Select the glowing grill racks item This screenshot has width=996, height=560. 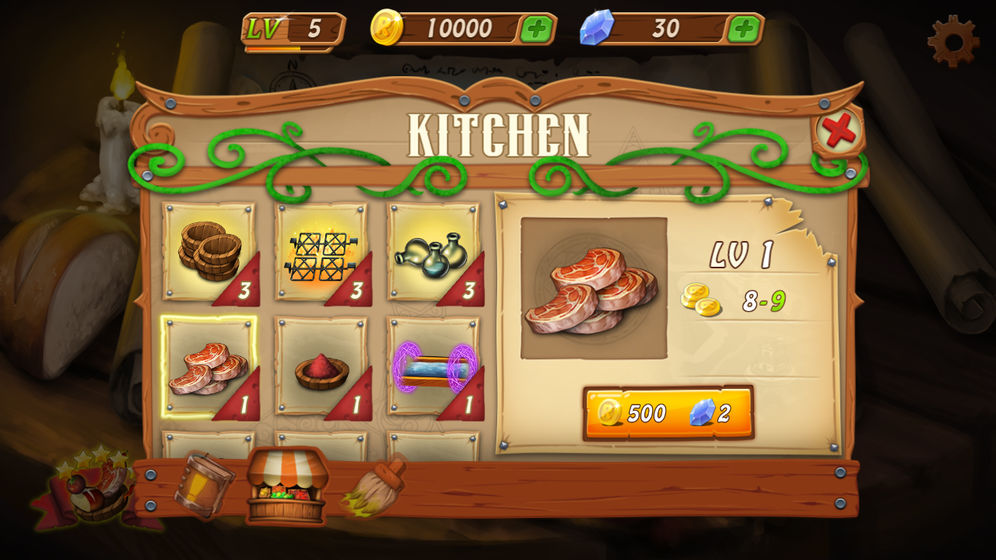point(322,252)
